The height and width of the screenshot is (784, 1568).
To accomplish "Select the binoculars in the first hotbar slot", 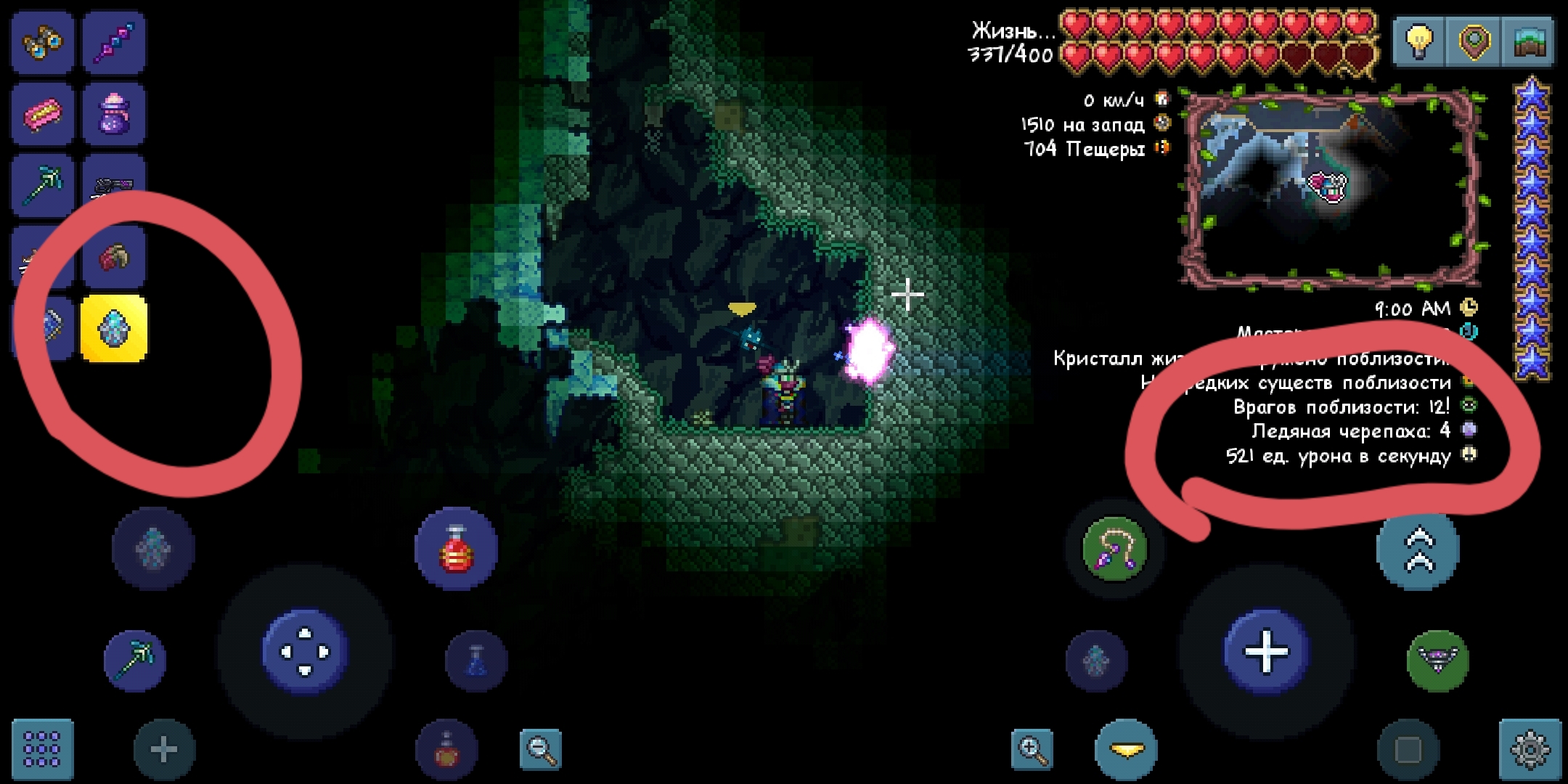I will 42,42.
